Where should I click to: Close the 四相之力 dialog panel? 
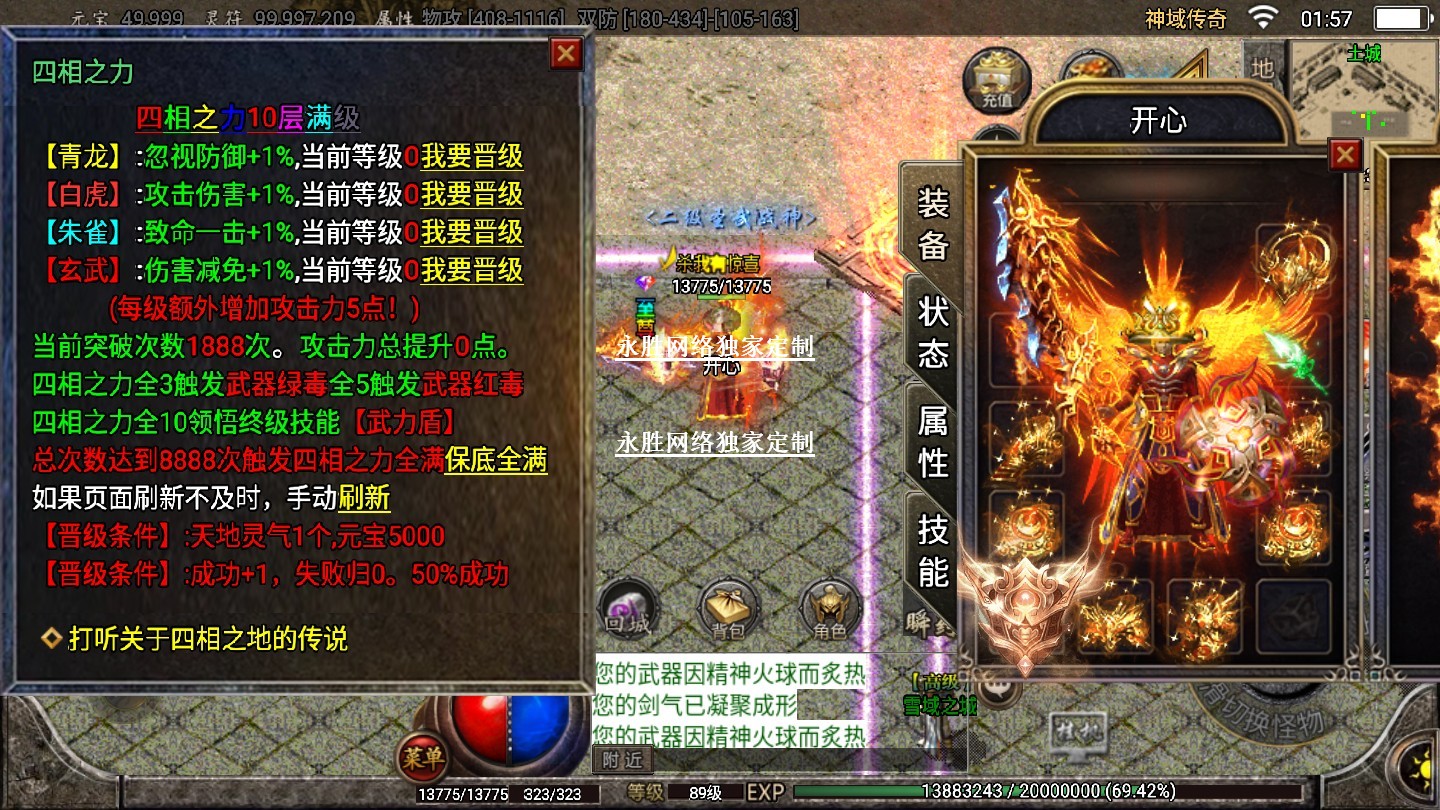(x=566, y=53)
